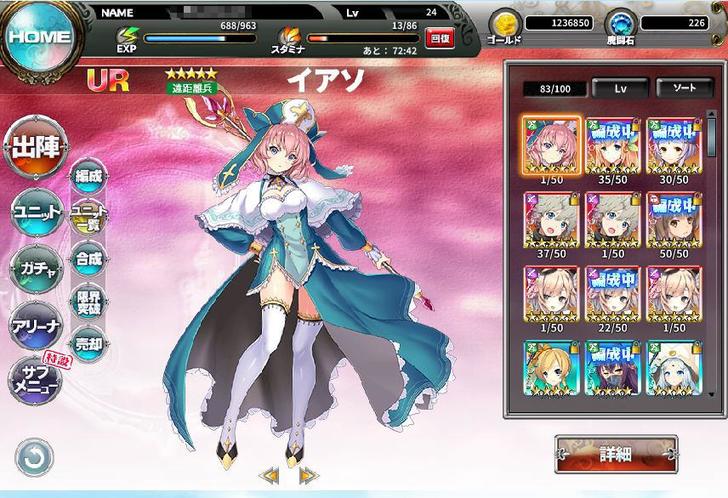The image size is (728, 498).
Task: Open the ユニット unit menu
Action: 37,209
